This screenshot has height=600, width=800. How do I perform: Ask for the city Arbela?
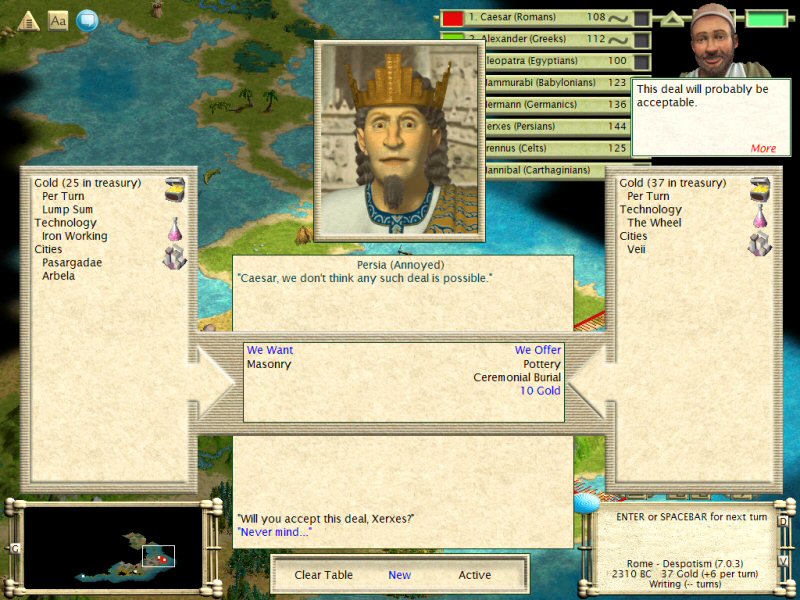pyautogui.click(x=58, y=275)
